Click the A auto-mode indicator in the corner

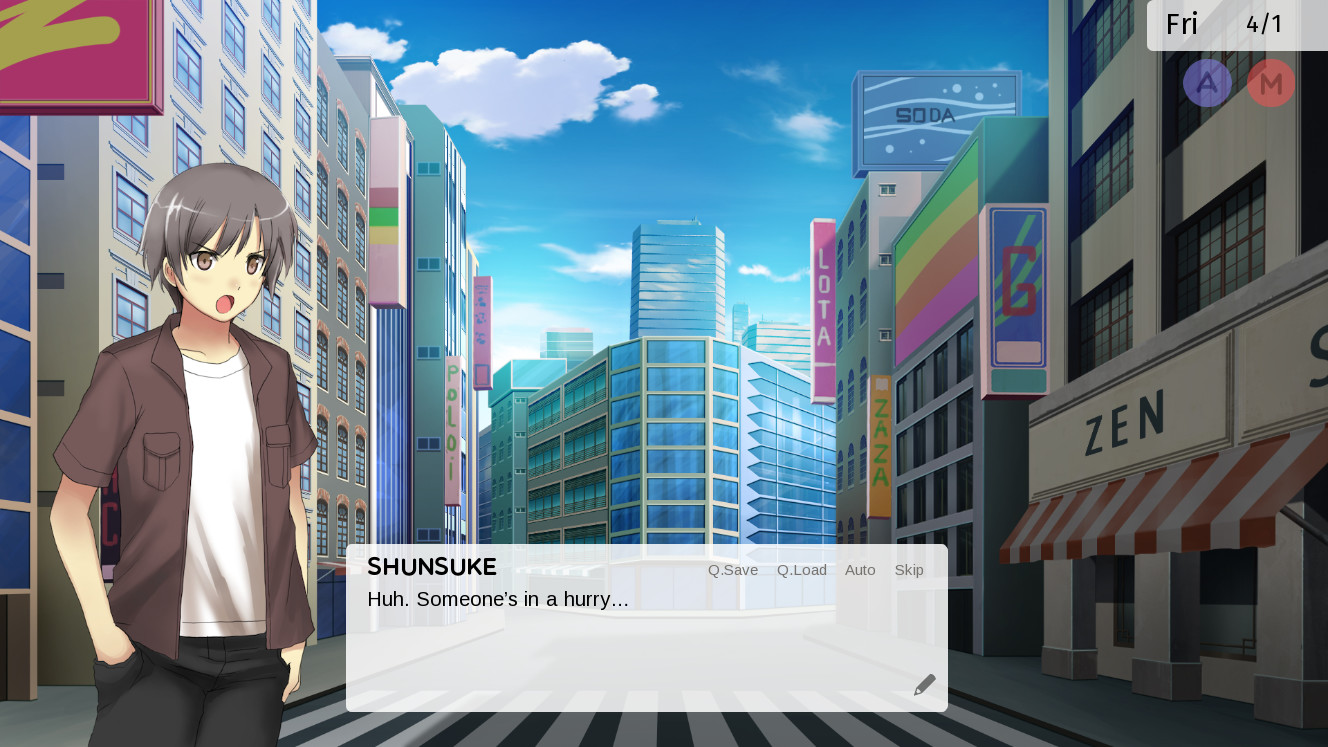pyautogui.click(x=1207, y=83)
